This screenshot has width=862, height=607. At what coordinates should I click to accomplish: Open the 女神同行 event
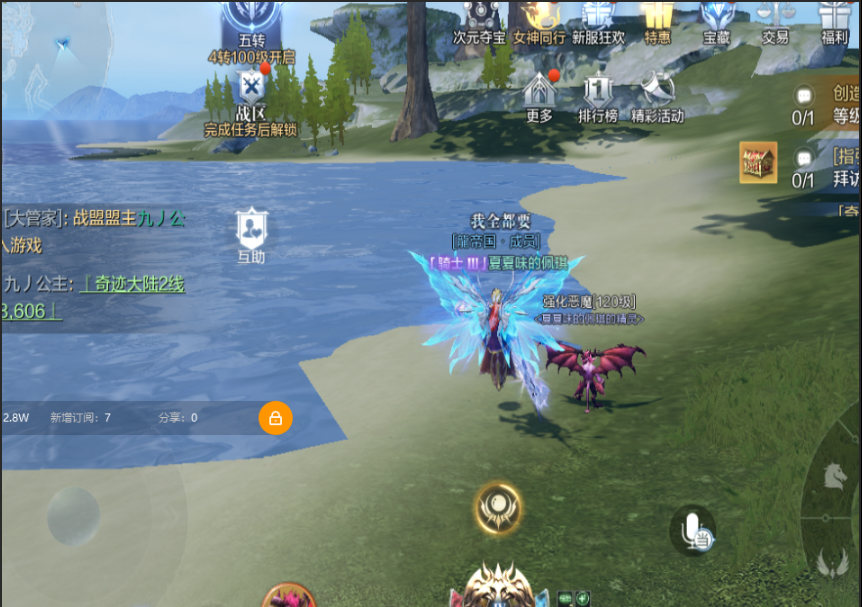pos(540,16)
